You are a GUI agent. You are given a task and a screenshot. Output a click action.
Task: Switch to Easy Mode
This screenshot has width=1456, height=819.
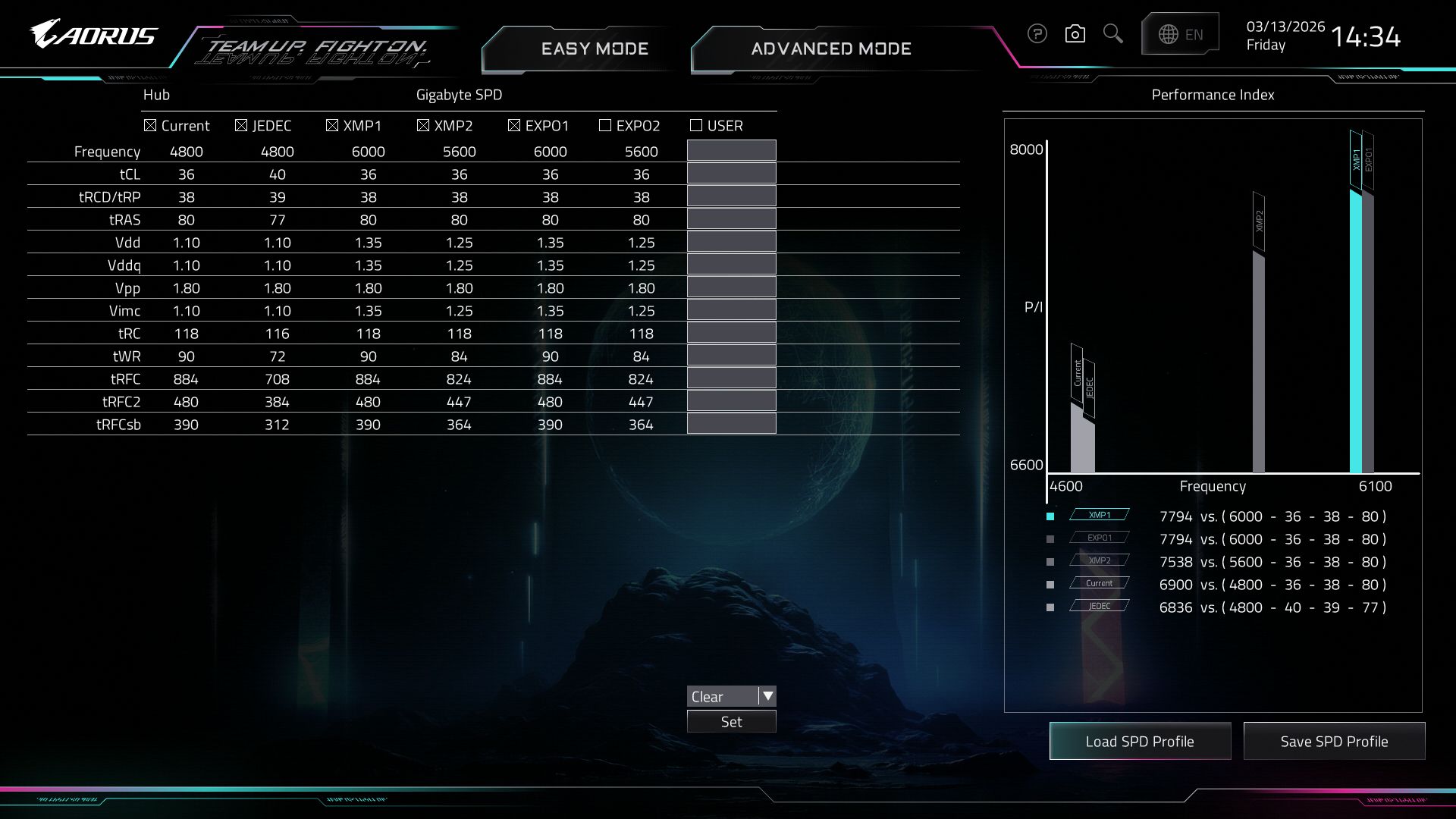(x=595, y=49)
